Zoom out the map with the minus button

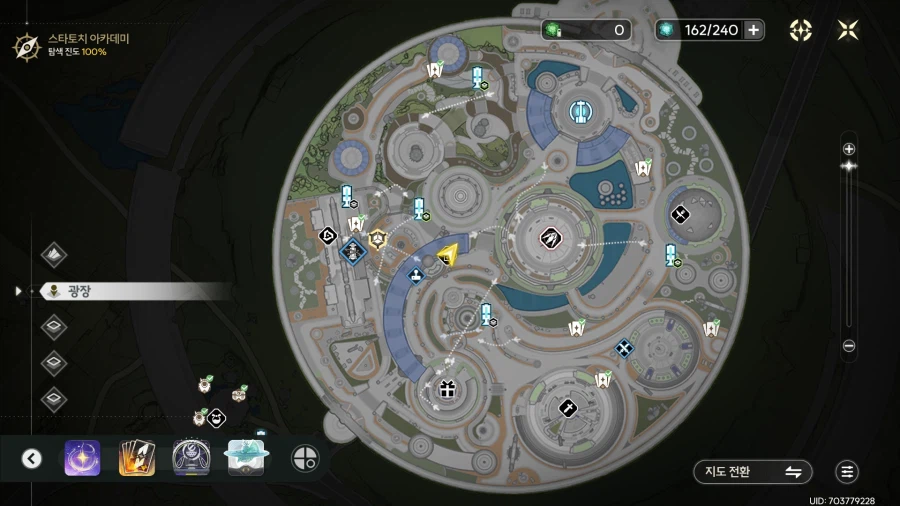849,346
